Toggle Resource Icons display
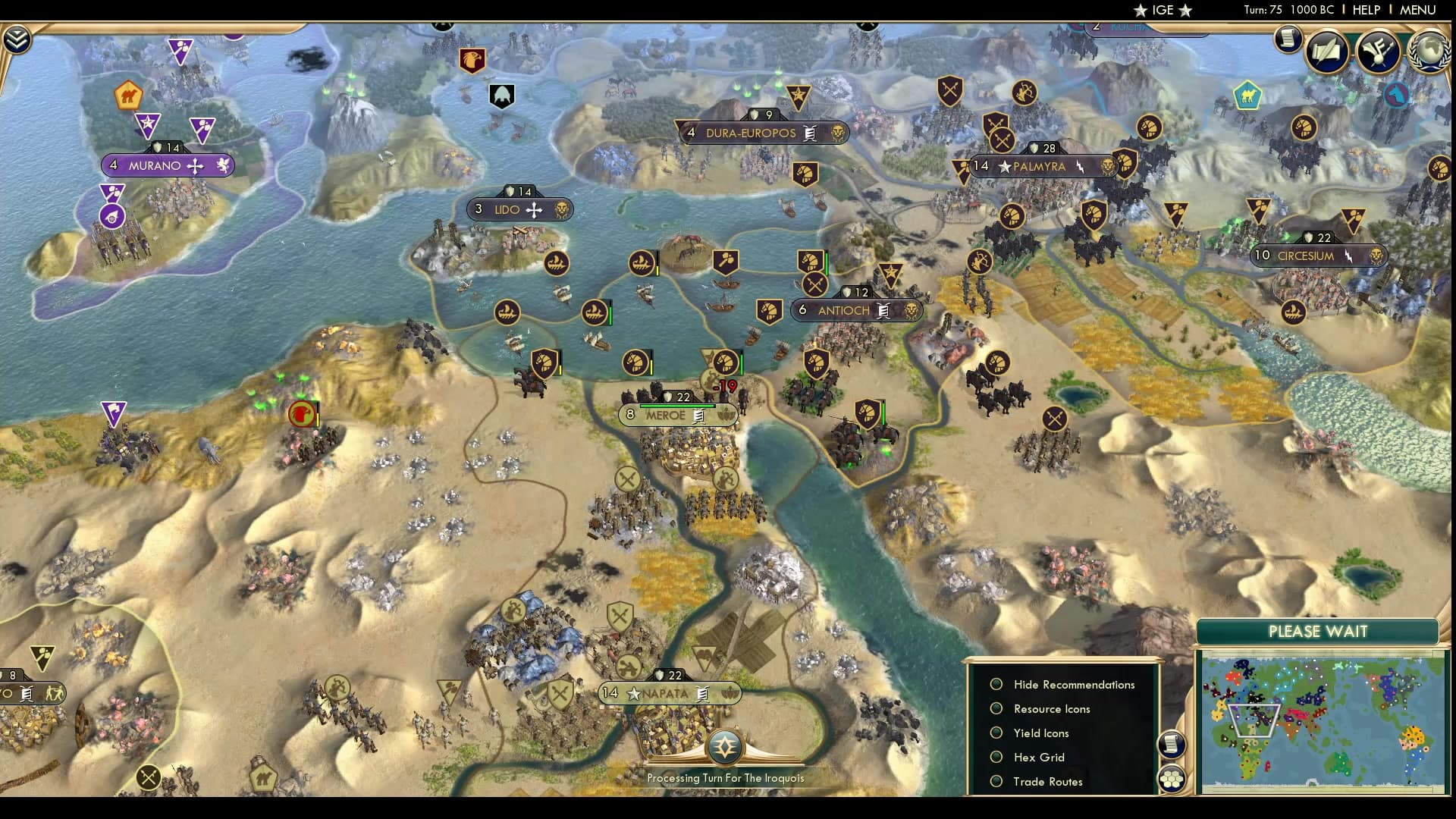This screenshot has width=1456, height=819. (x=1051, y=709)
